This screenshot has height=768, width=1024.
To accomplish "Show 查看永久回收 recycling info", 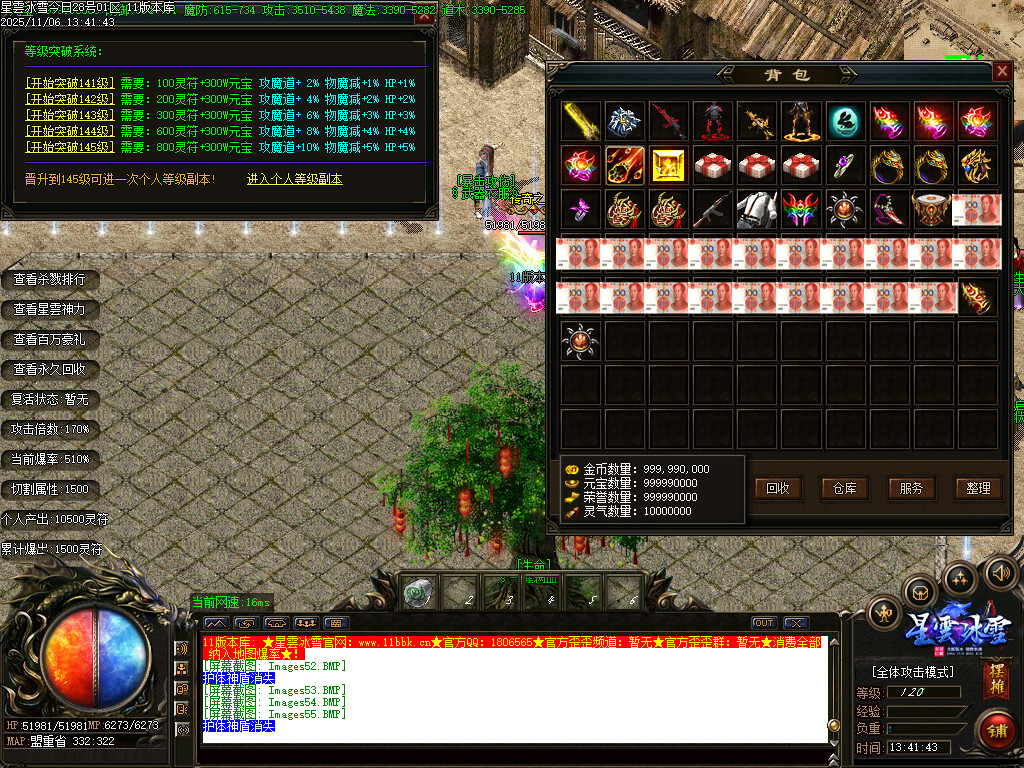I will (x=49, y=369).
